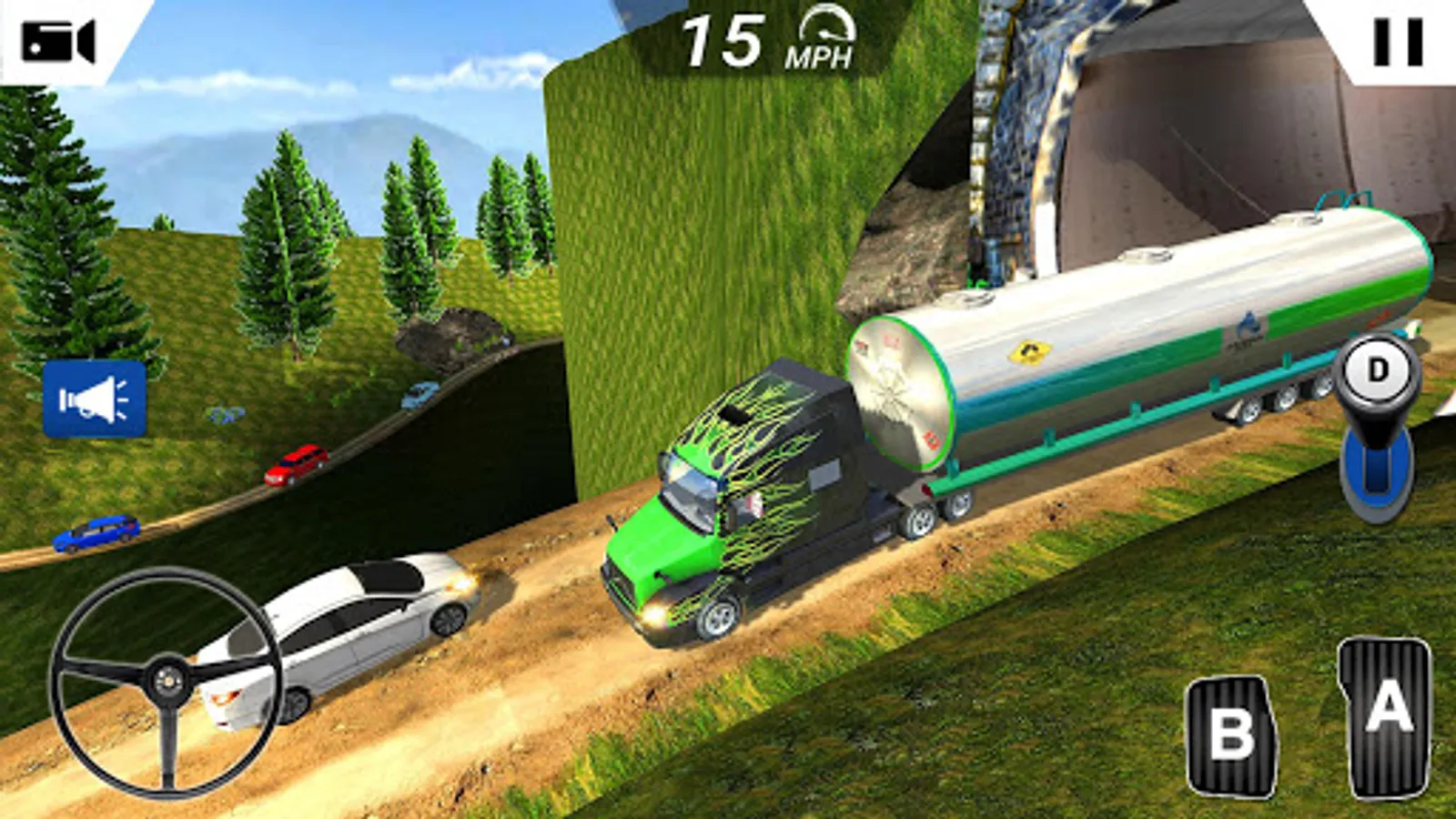This screenshot has height=819, width=1456.
Task: Hit the B brake pedal
Action: pos(1231,734)
